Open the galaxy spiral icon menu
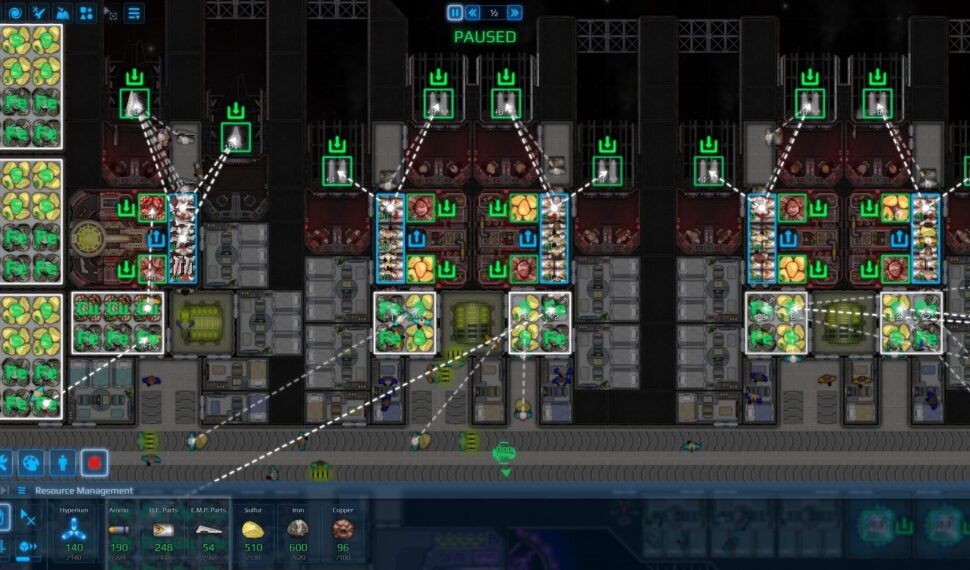The image size is (970, 570). click(x=13, y=13)
